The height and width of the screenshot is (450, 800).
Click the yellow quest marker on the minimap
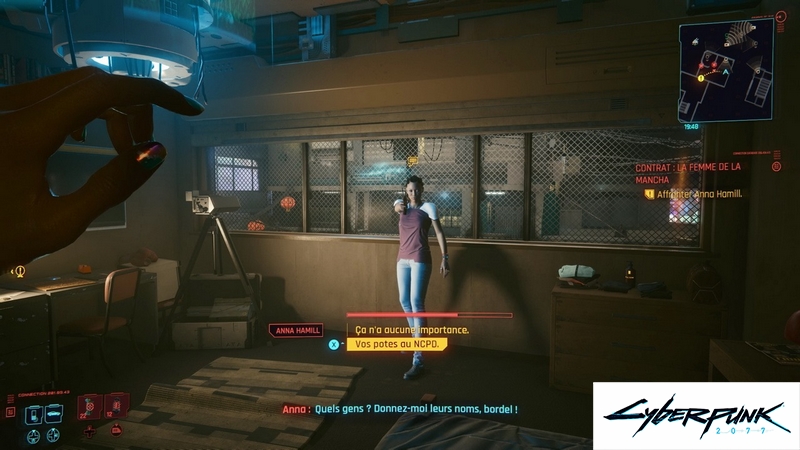[700, 77]
